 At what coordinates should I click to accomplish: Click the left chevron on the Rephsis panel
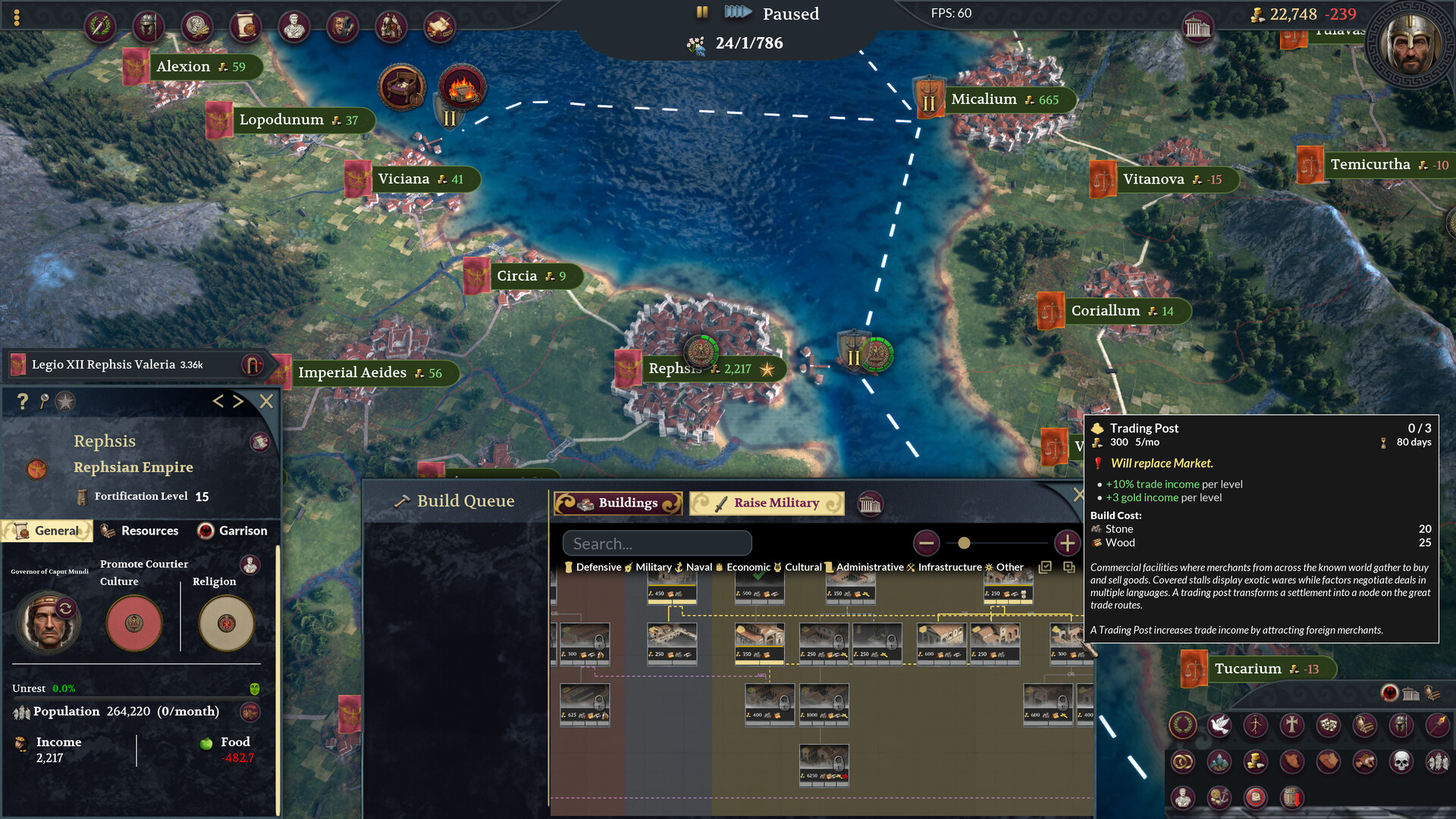tap(218, 402)
